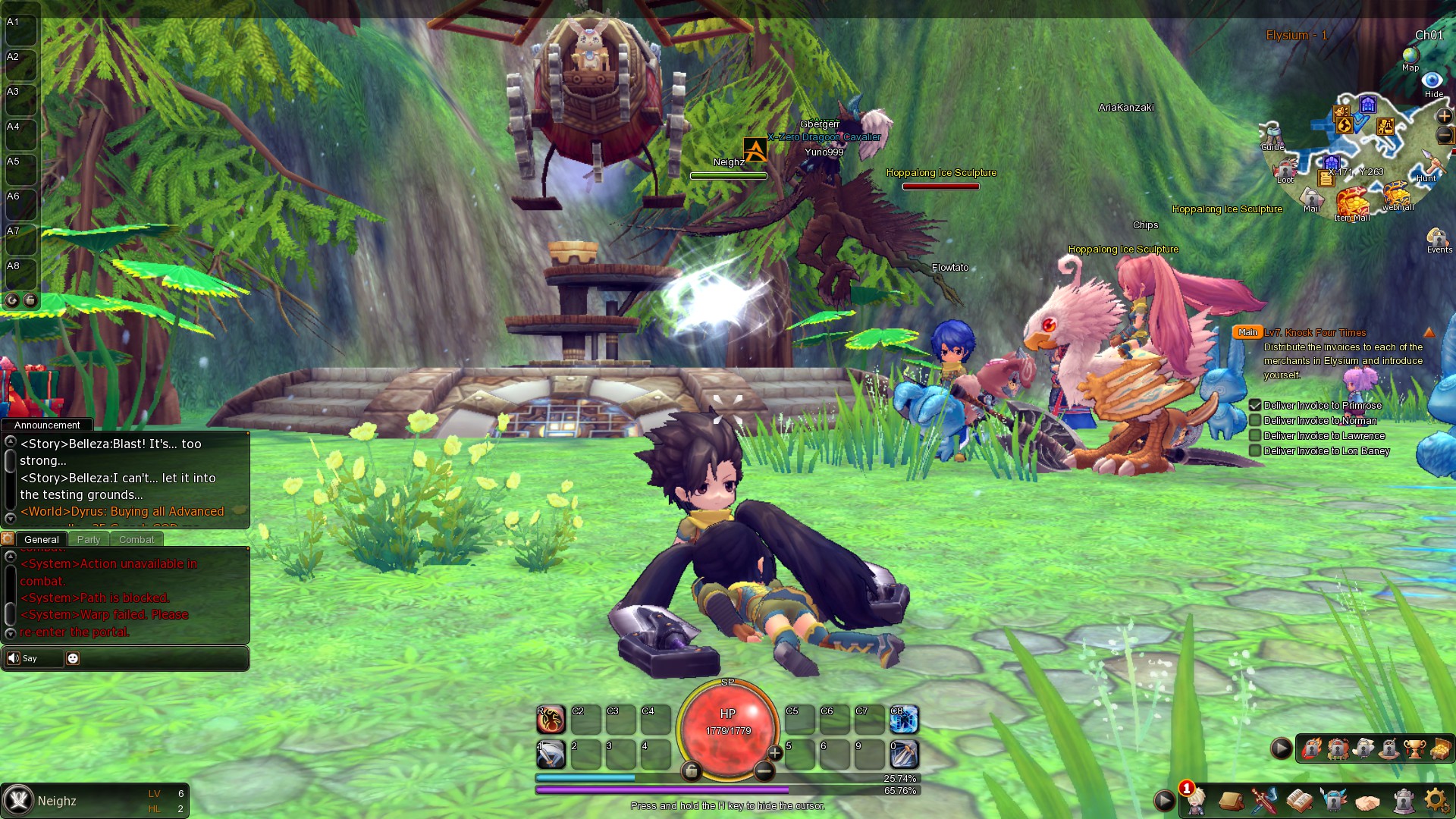Collapse the achievements bar using its round arrow

(1281, 748)
